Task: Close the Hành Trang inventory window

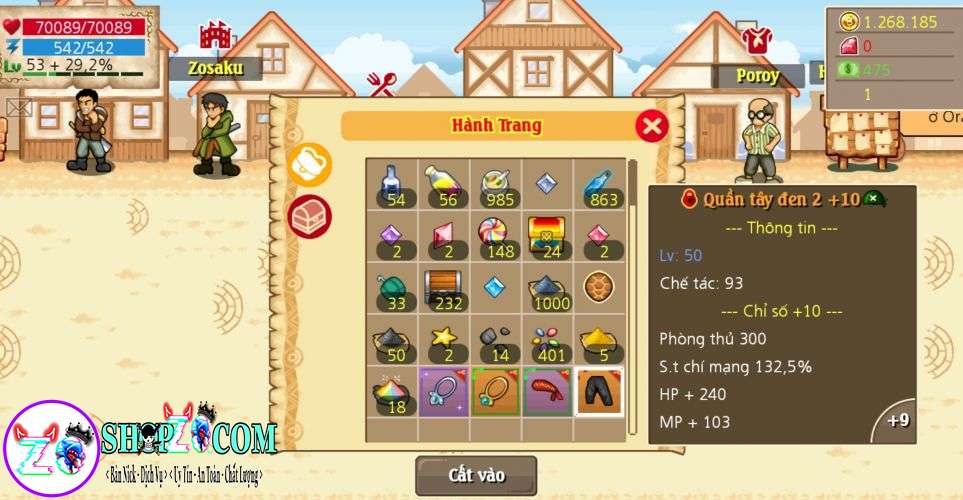Action: 652,126
